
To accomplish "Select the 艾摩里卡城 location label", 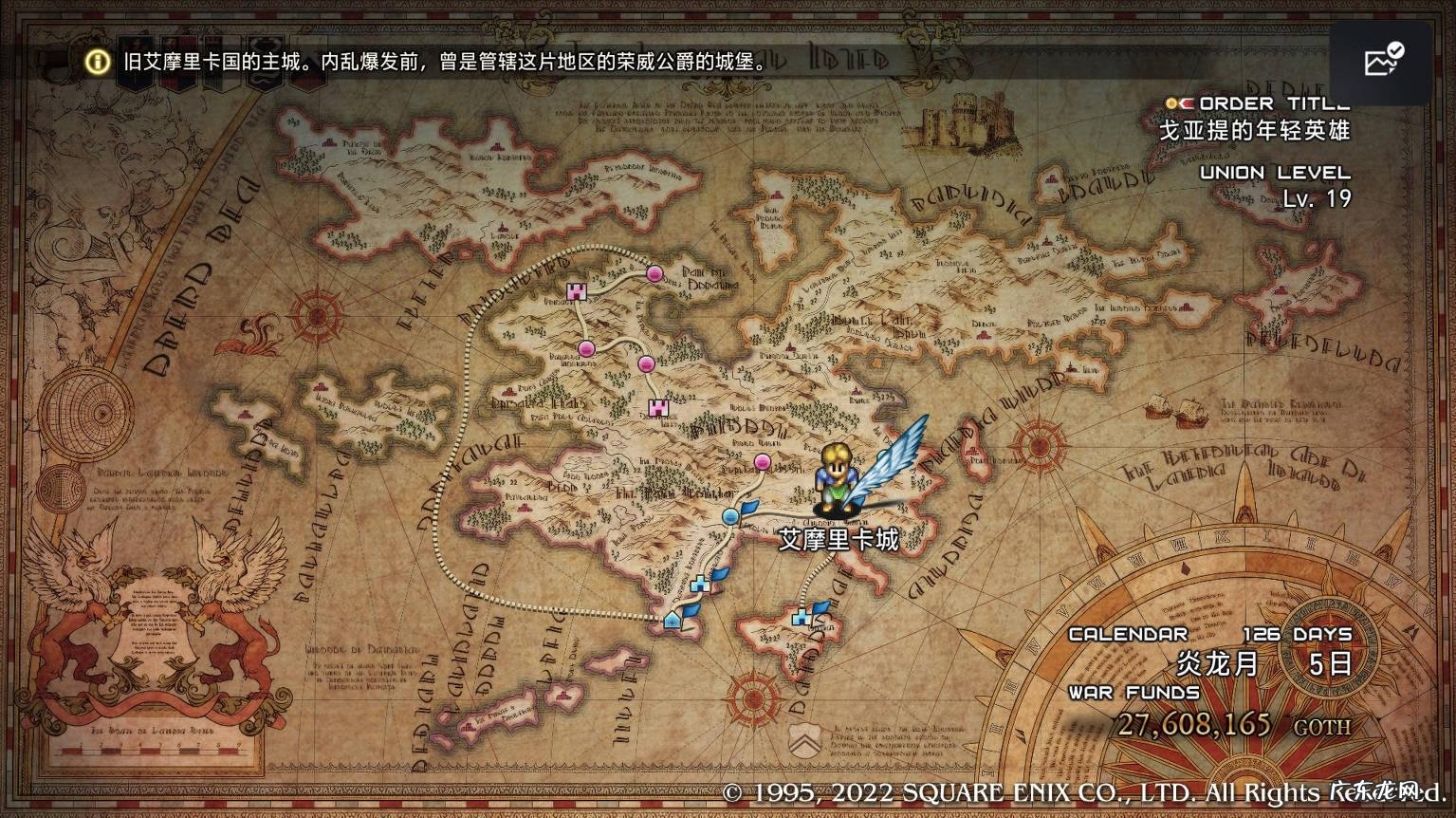I will tap(837, 538).
